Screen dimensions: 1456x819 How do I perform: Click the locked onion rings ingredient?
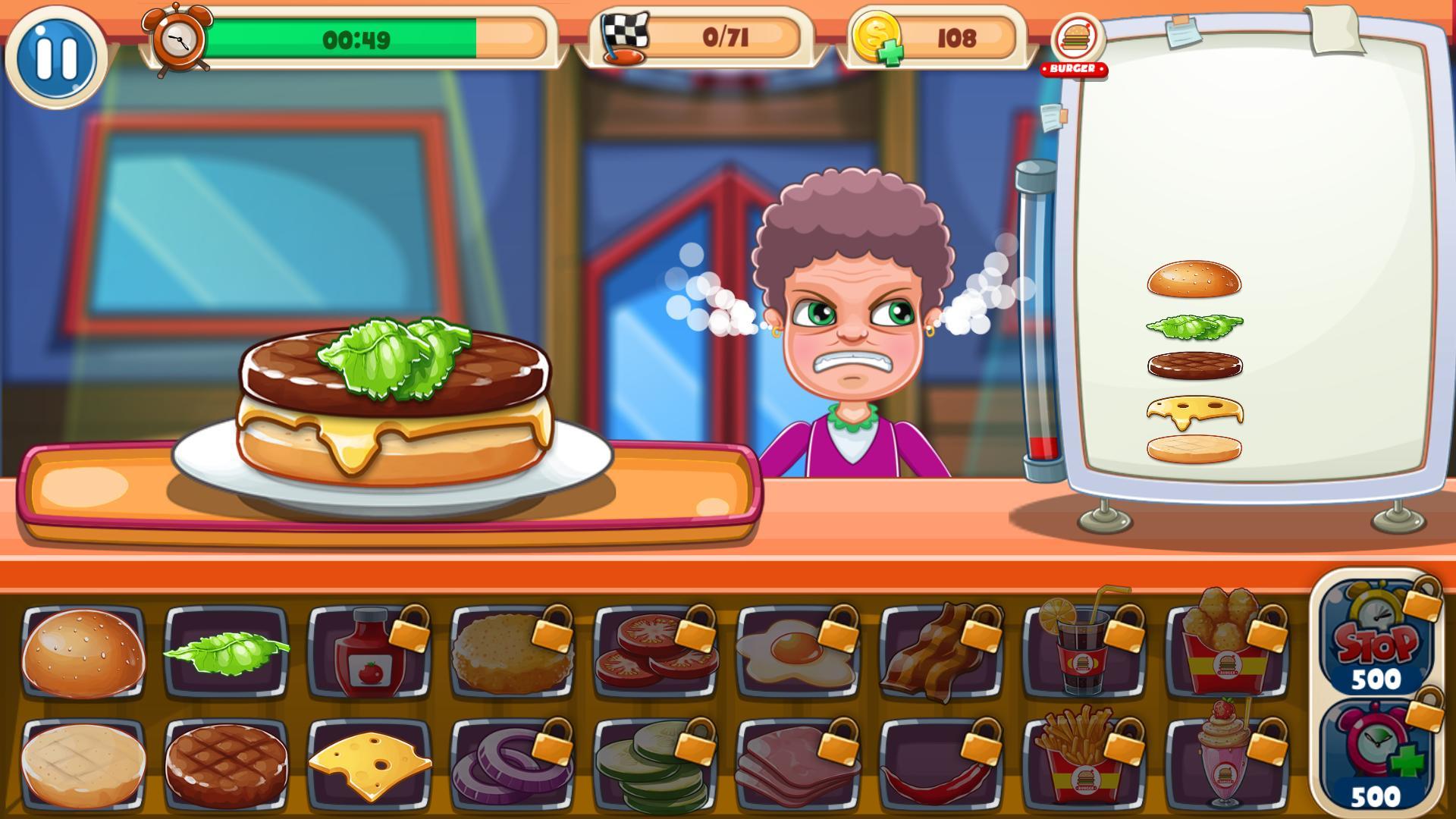[512, 762]
